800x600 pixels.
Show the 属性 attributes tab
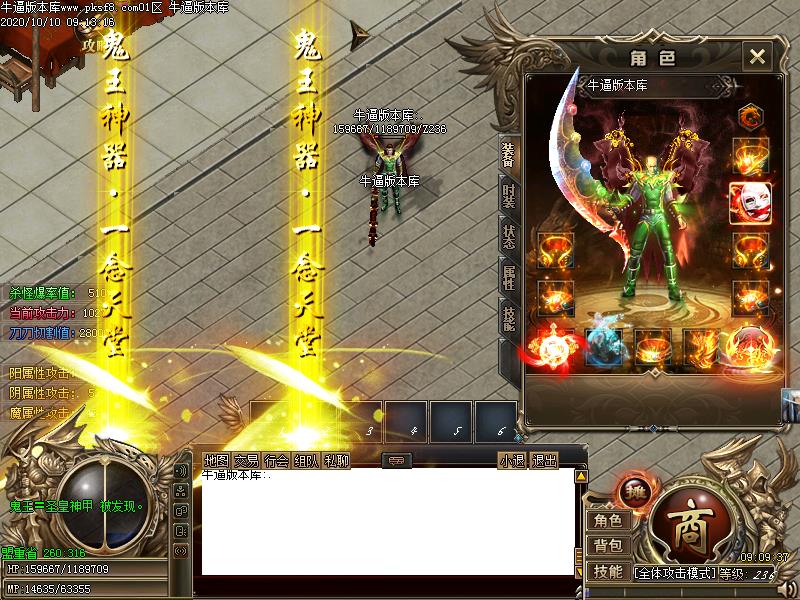pos(510,277)
